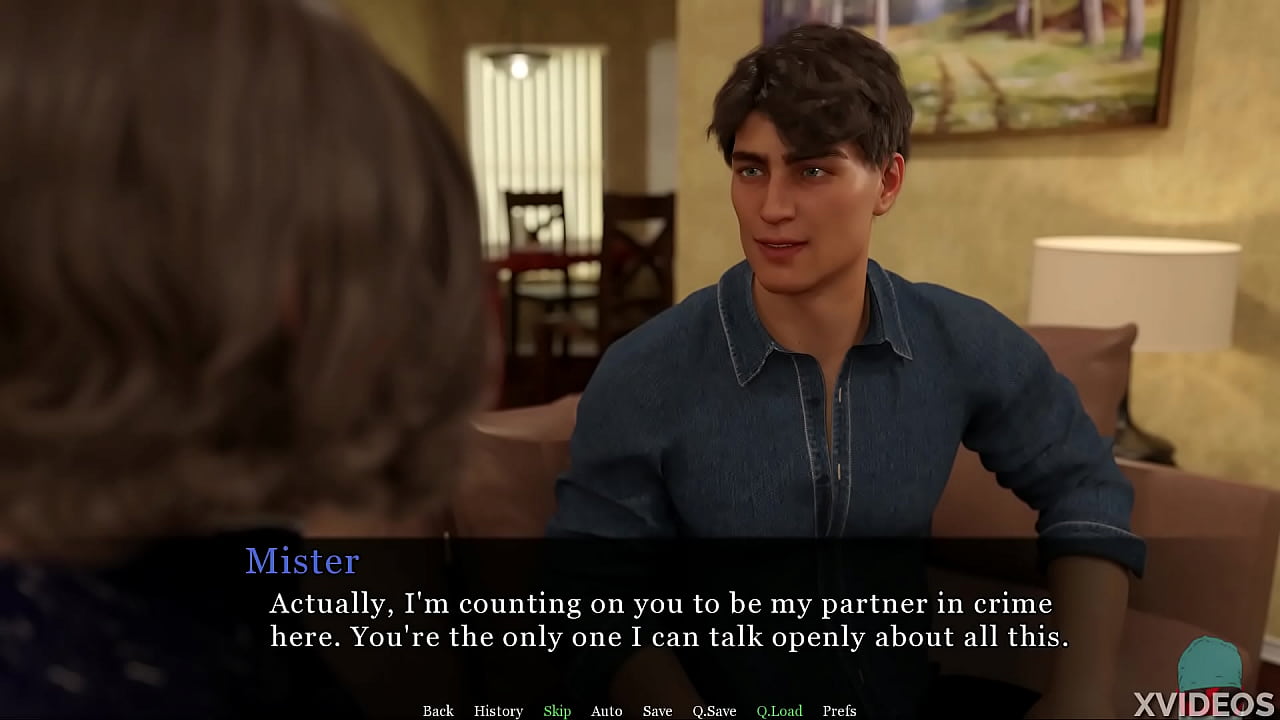Quick save with Q.Save
1280x720 pixels.
click(x=714, y=711)
